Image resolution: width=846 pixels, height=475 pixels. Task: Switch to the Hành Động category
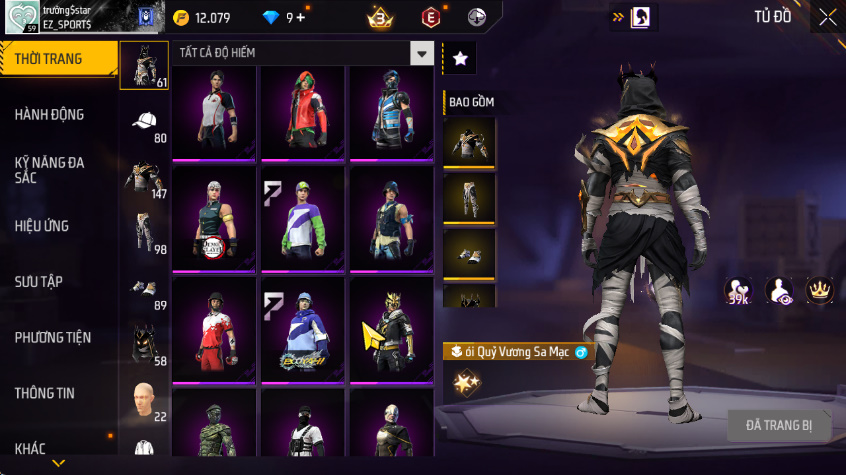(50, 115)
